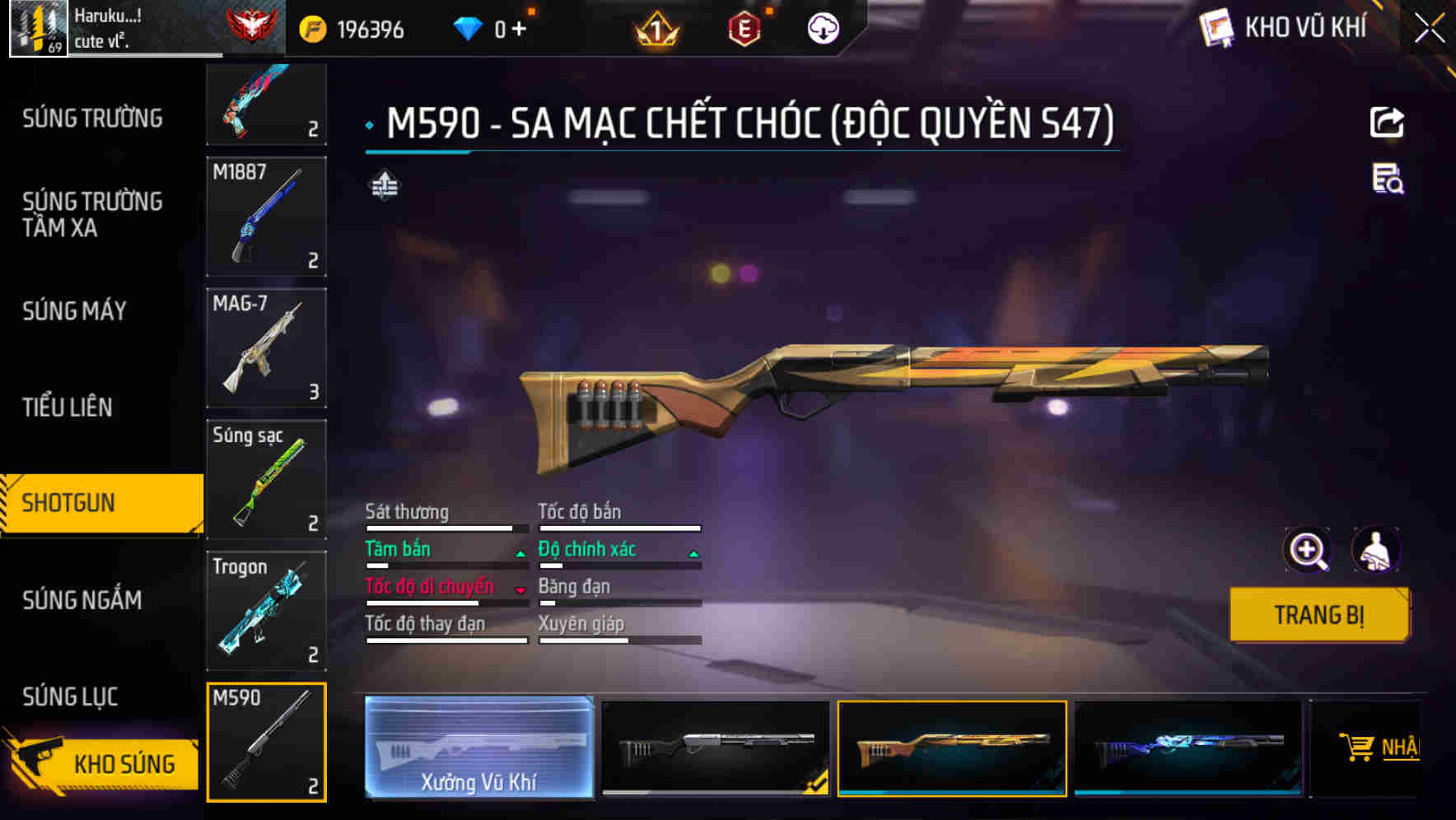1456x820 pixels.
Task: Click the crown level 1 icon
Action: click(655, 27)
